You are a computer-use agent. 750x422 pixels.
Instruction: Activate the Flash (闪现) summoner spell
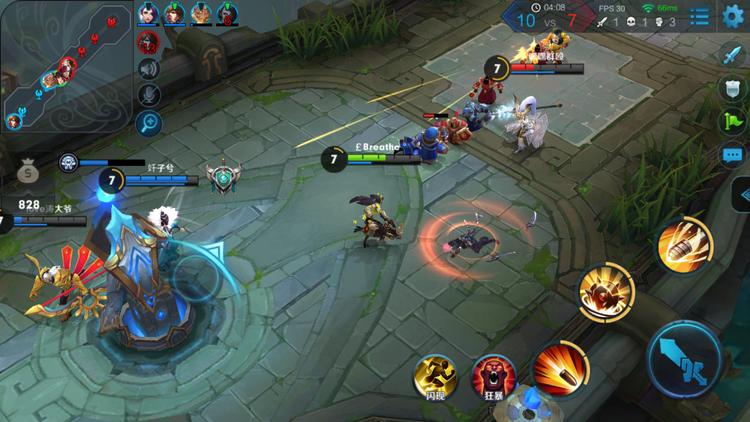pos(436,376)
